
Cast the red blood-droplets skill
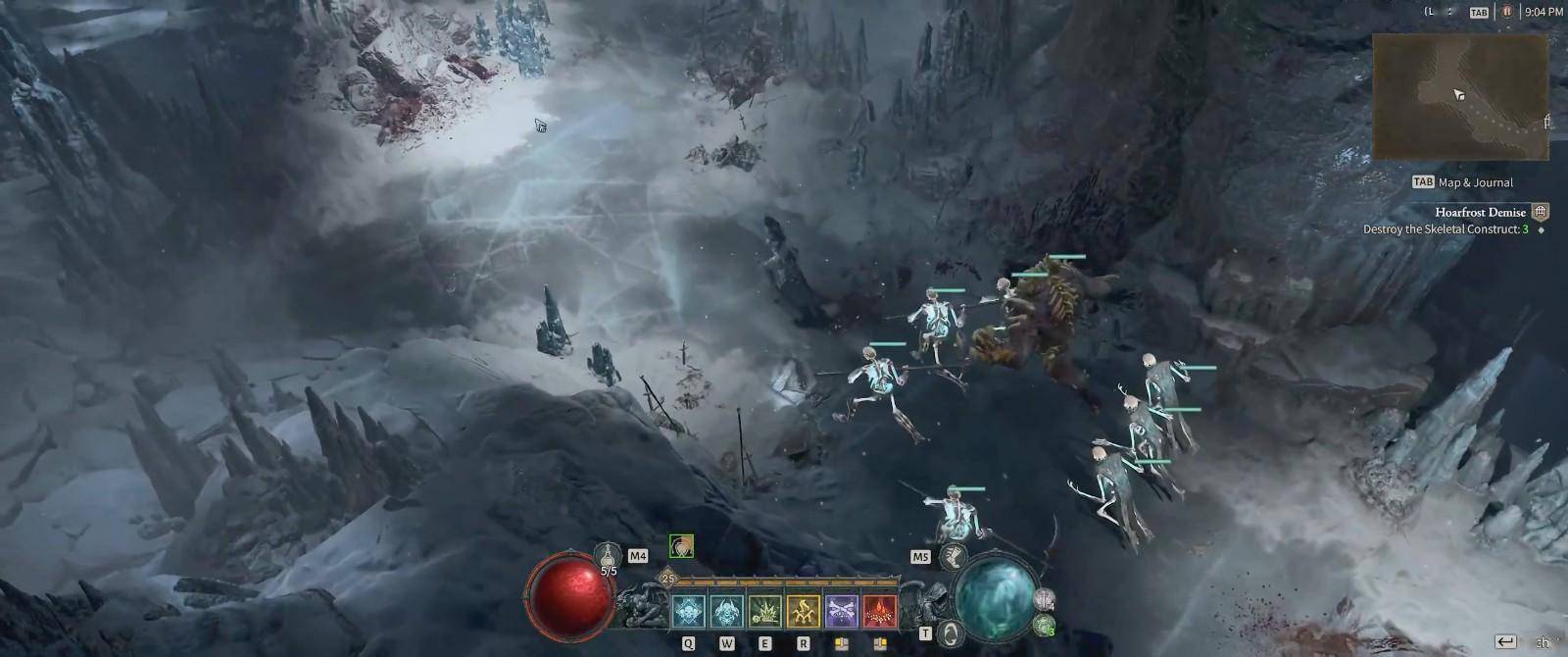(x=879, y=611)
